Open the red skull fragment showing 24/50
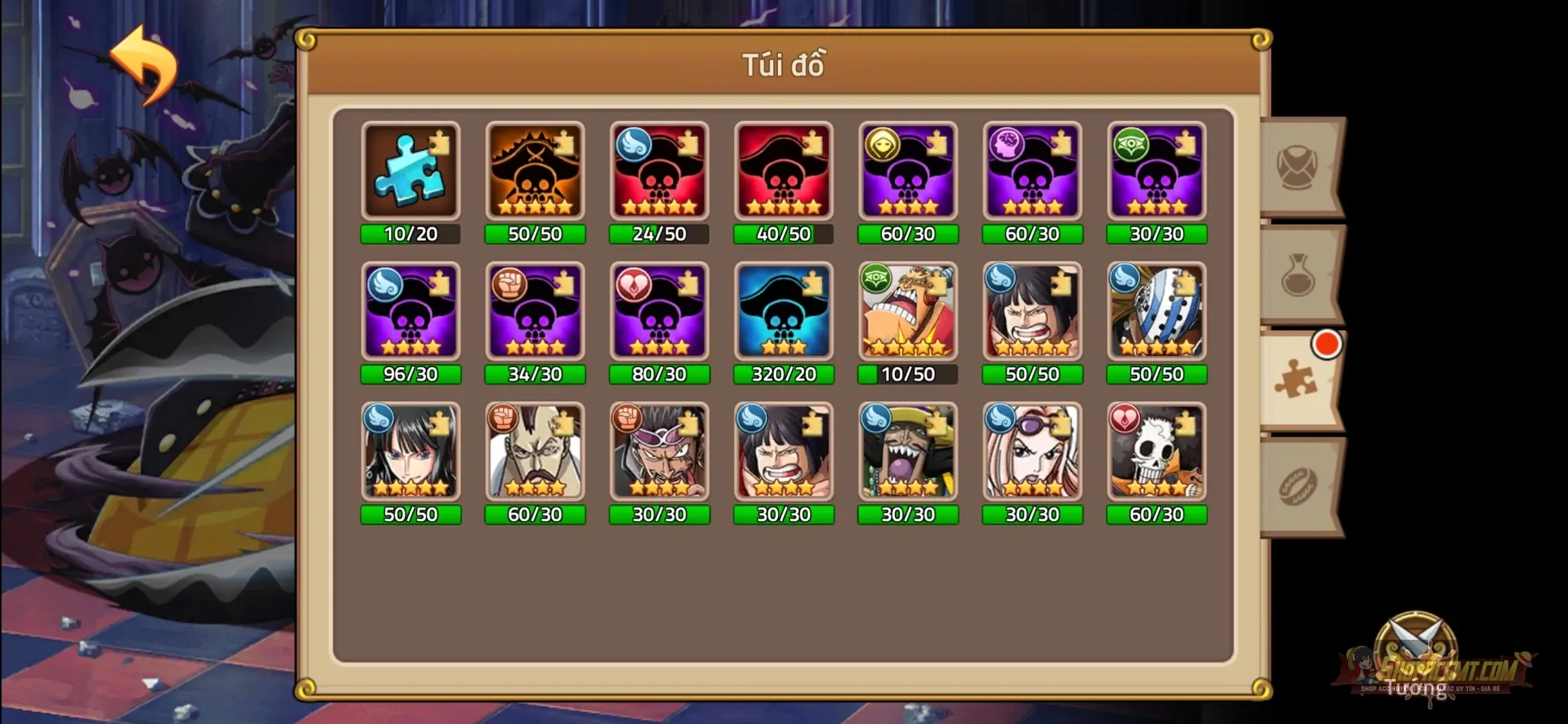Image resolution: width=1568 pixels, height=724 pixels. pyautogui.click(x=660, y=170)
